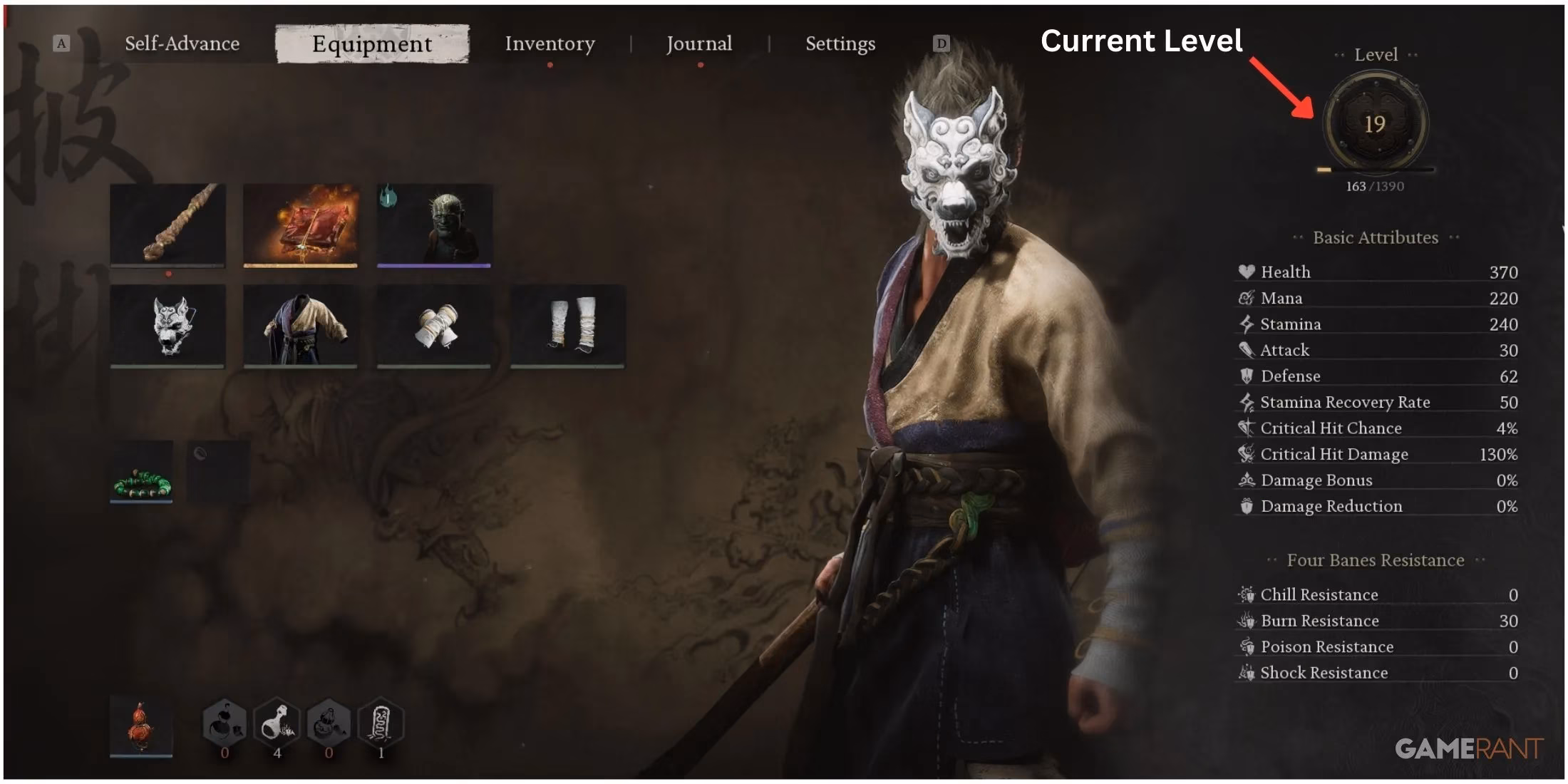This screenshot has width=1568, height=784.
Task: Expand the Four Banes Resistance section
Action: [x=1373, y=561]
